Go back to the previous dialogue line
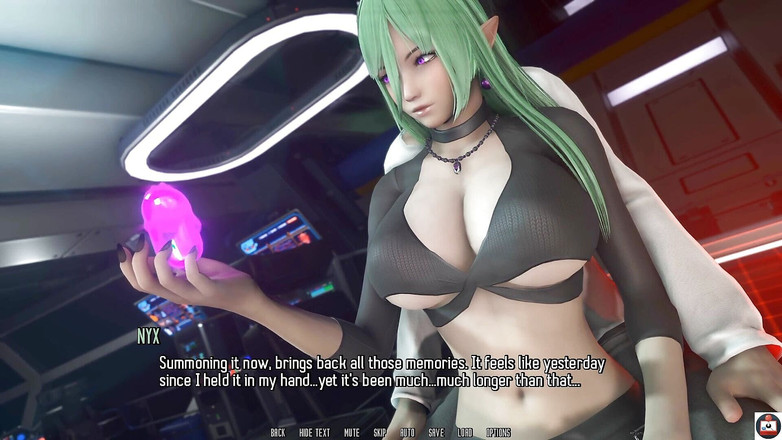The height and width of the screenshot is (440, 782). 278,433
